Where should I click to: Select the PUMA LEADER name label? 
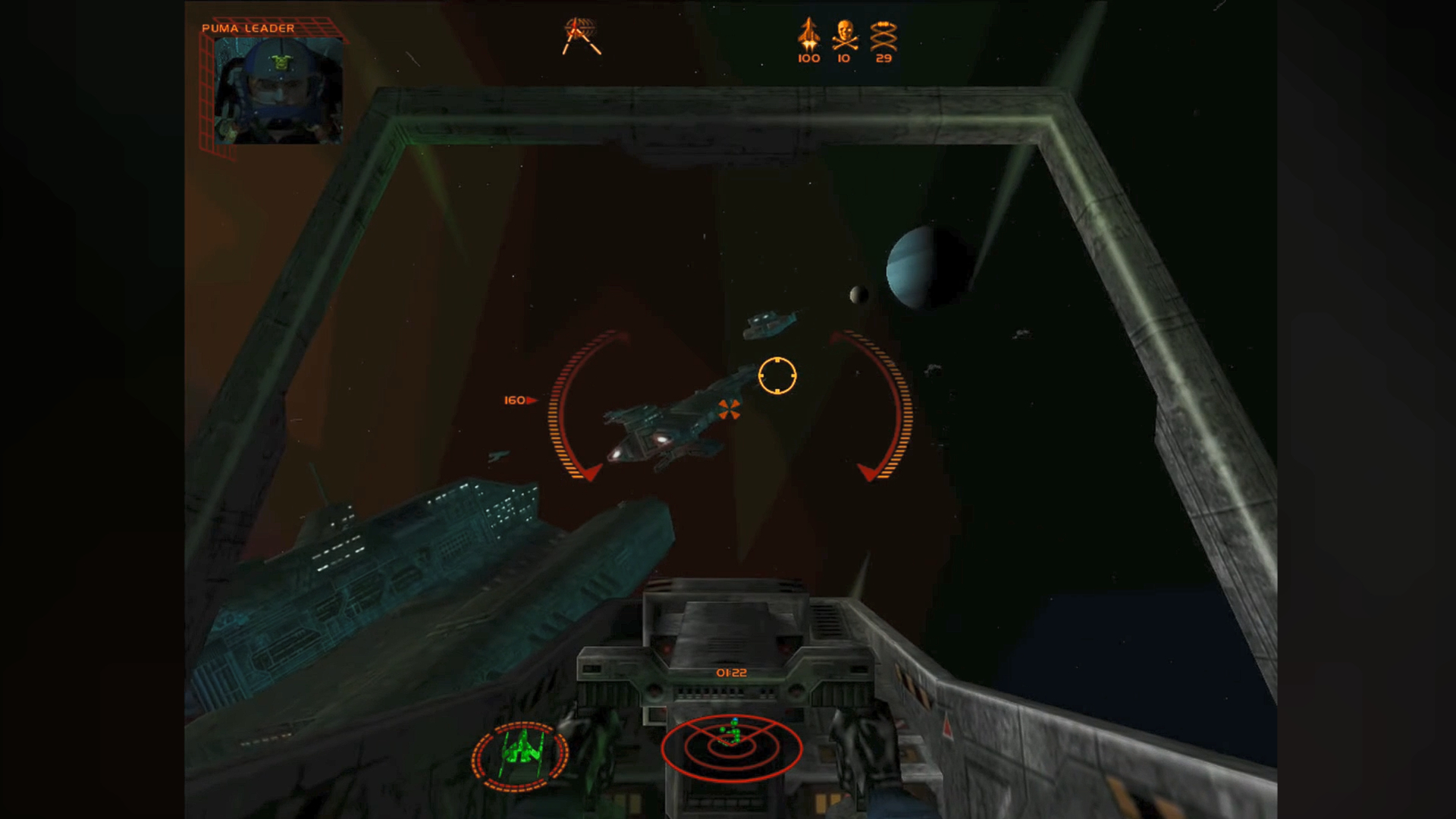tap(246, 27)
